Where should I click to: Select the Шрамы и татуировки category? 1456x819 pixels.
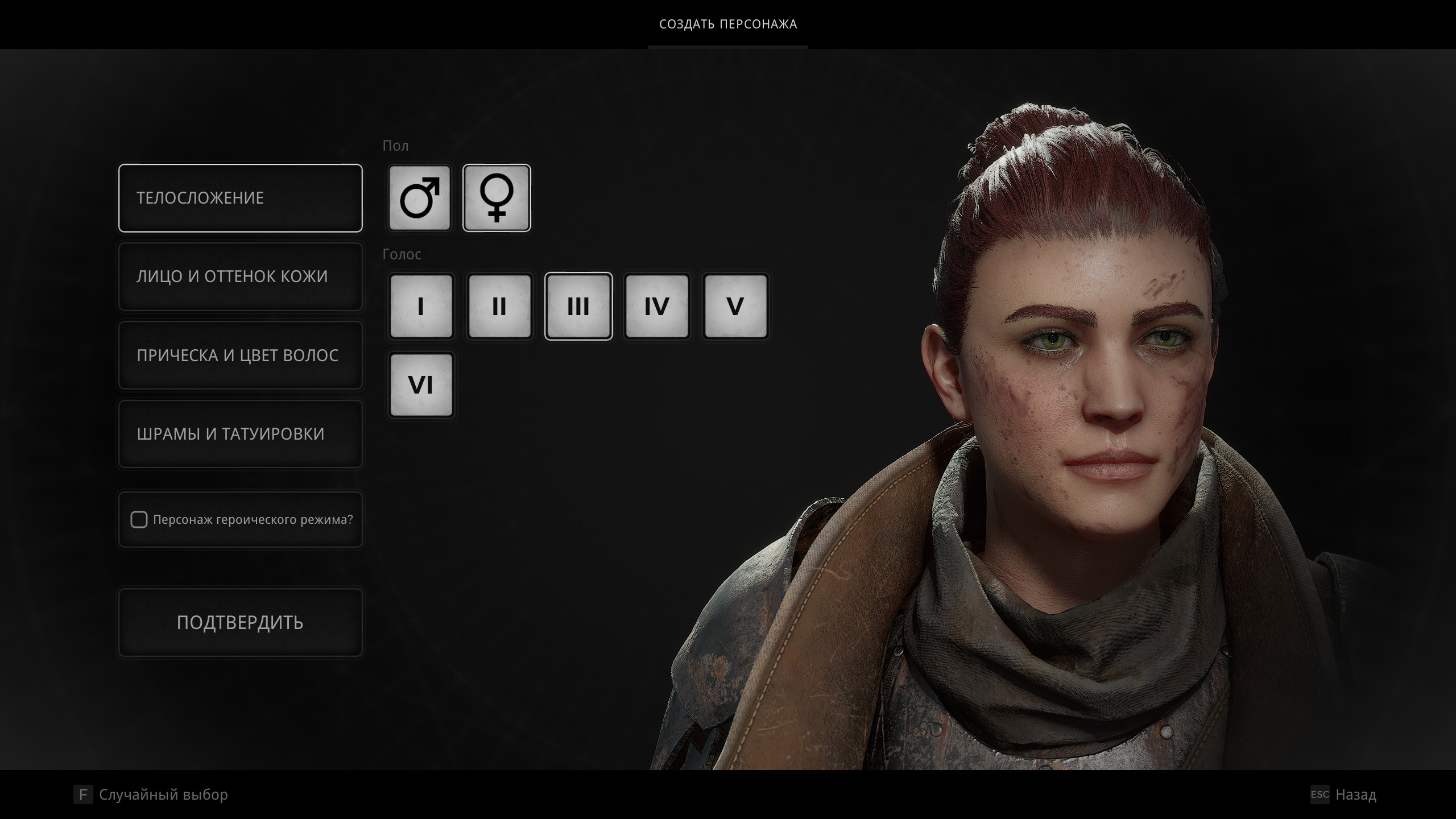[x=240, y=434]
